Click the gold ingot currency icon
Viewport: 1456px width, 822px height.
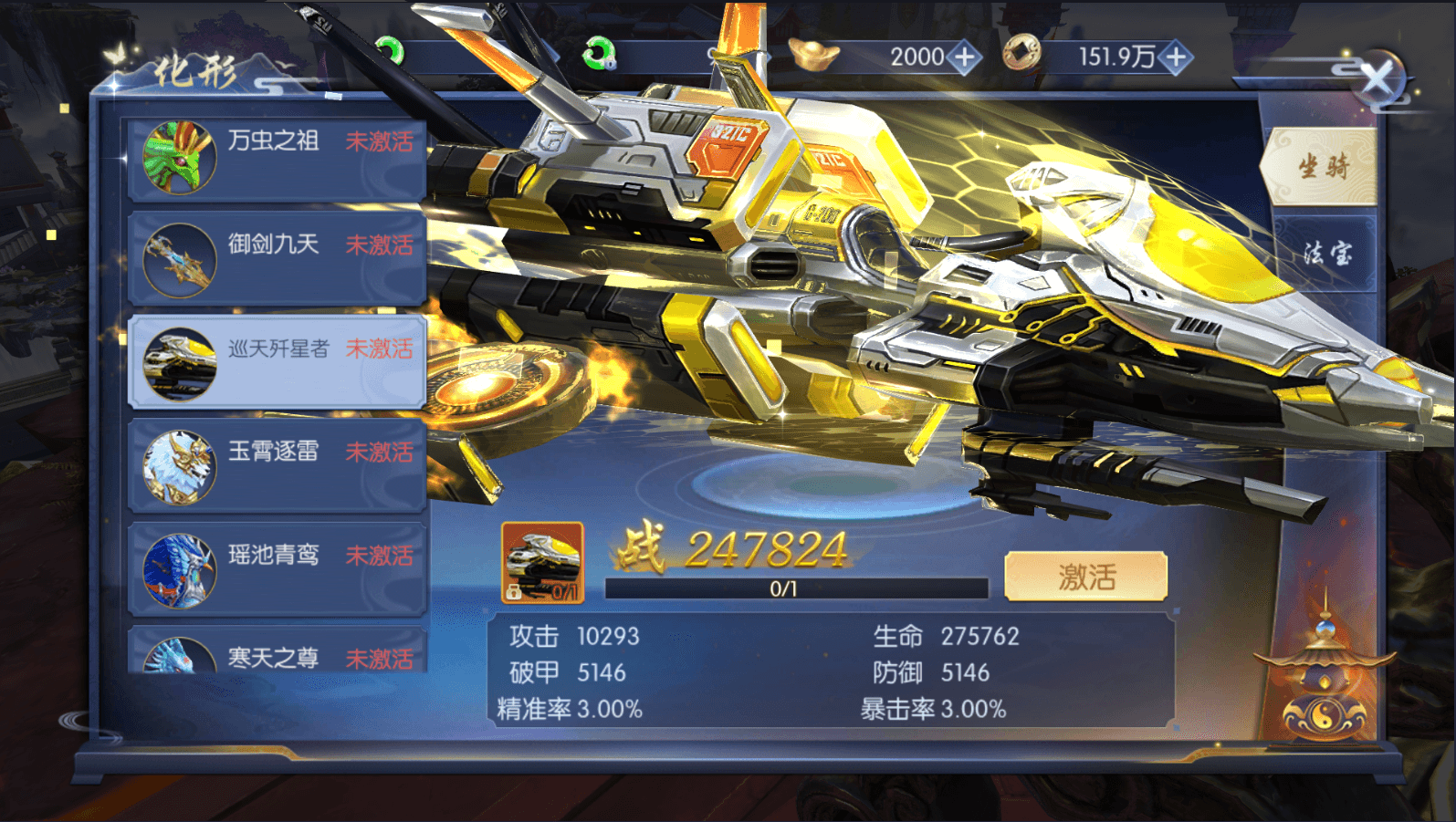(x=815, y=55)
